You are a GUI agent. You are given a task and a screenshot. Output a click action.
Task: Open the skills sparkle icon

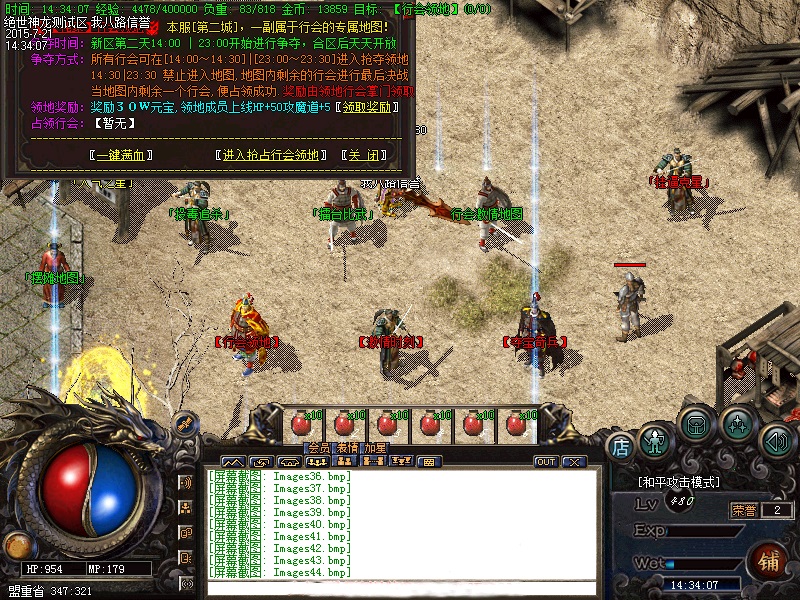tap(738, 424)
